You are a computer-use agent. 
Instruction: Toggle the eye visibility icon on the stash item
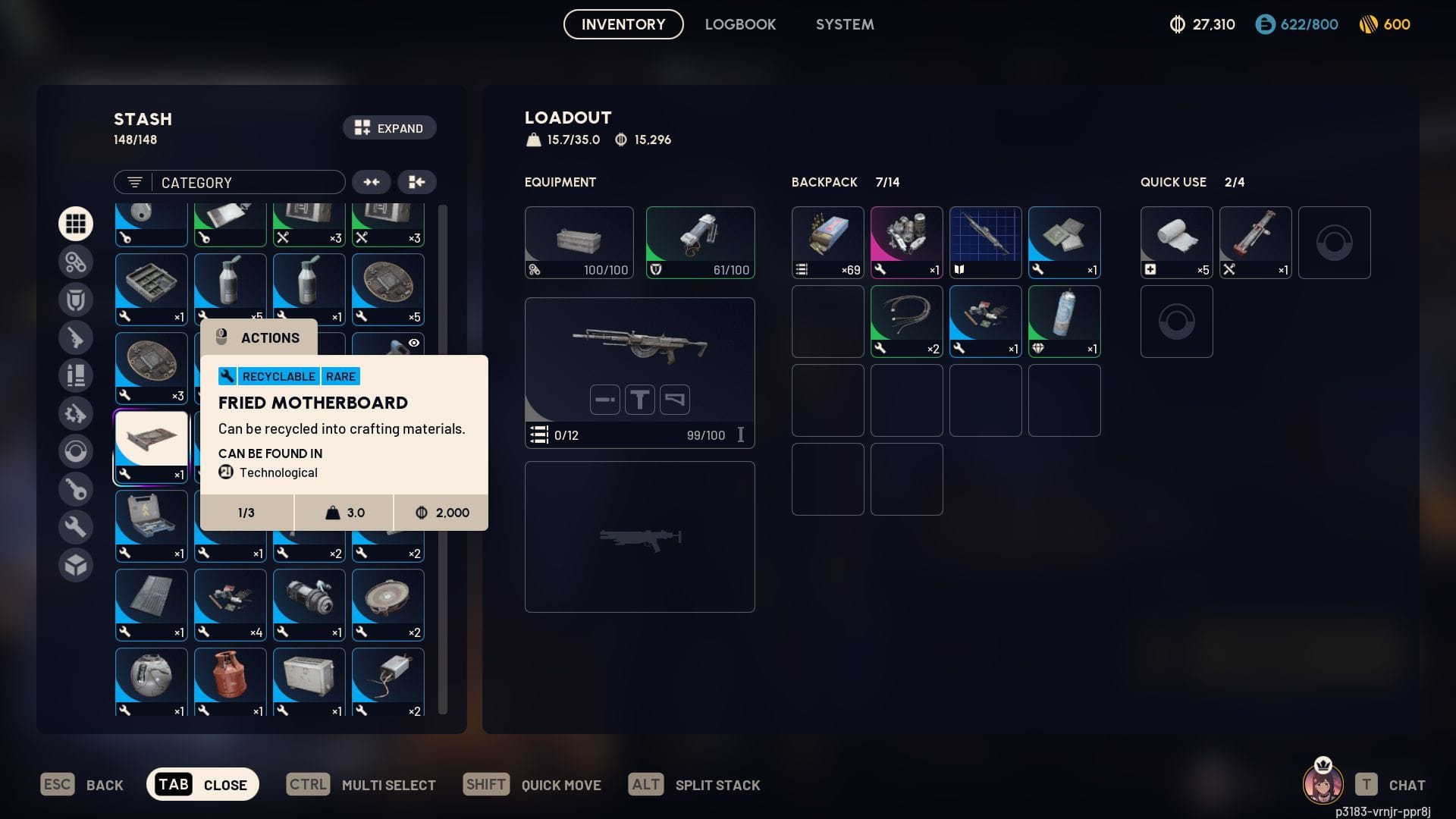tap(413, 343)
